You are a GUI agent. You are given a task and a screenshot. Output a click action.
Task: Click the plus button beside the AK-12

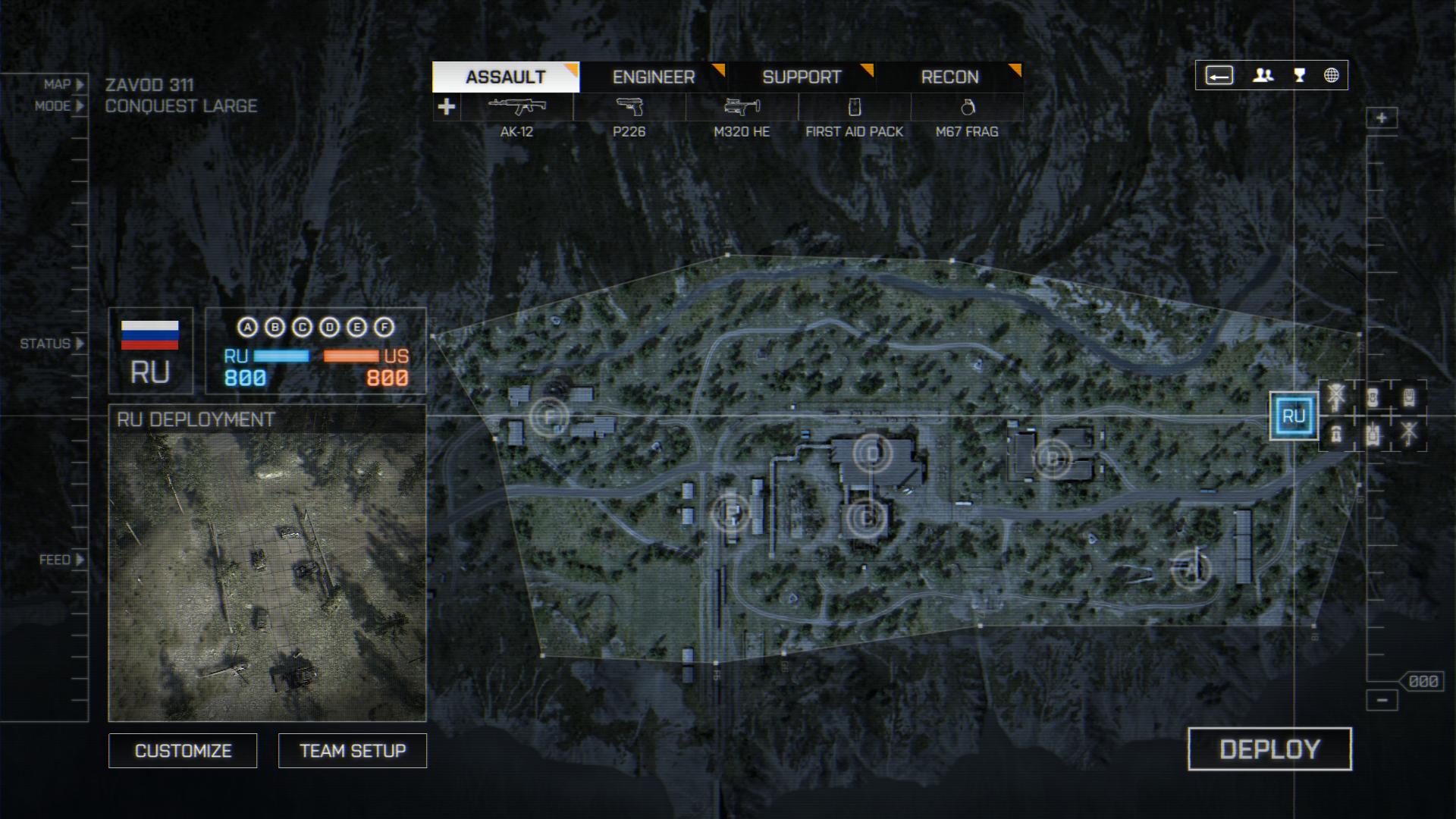447,107
